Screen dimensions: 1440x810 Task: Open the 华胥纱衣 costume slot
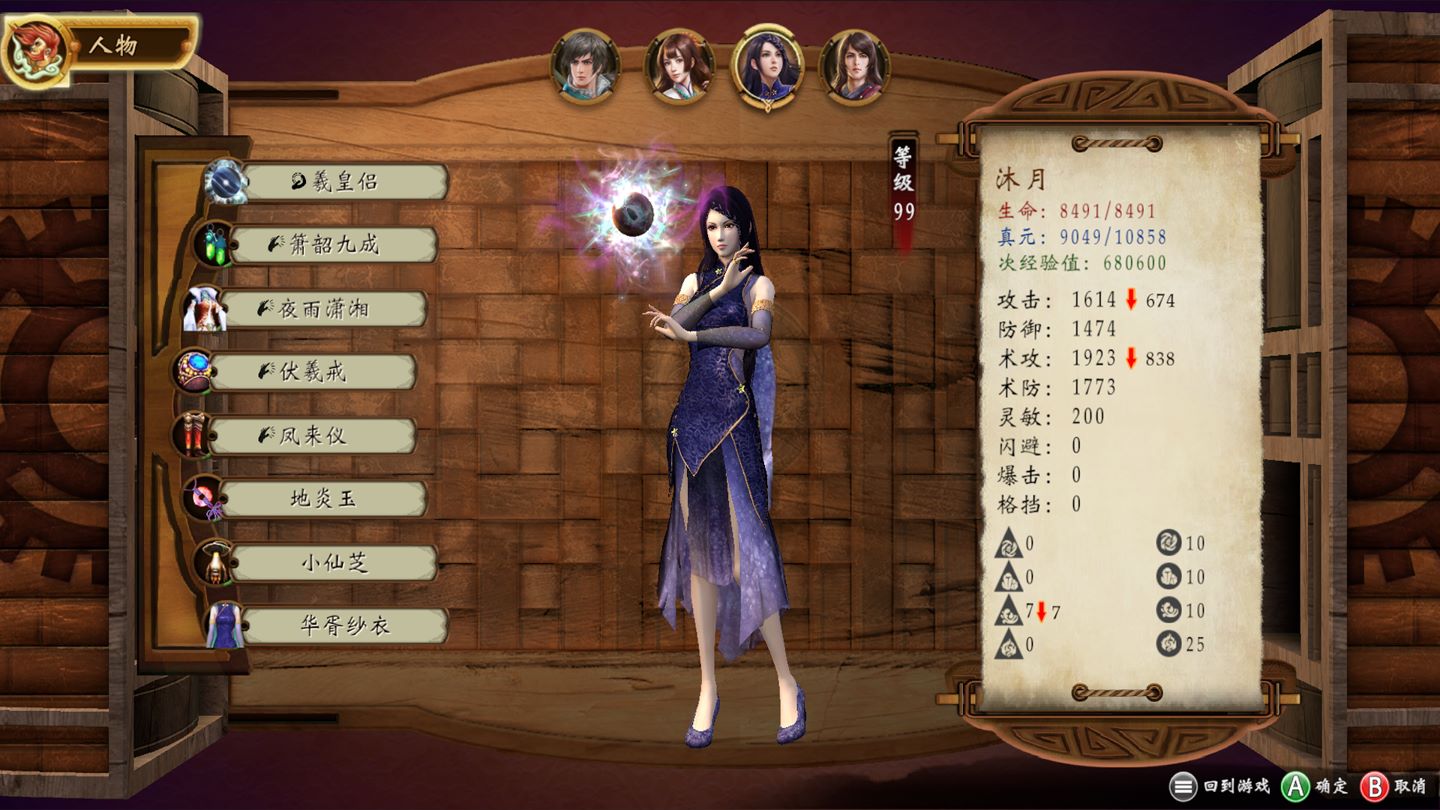(x=344, y=626)
